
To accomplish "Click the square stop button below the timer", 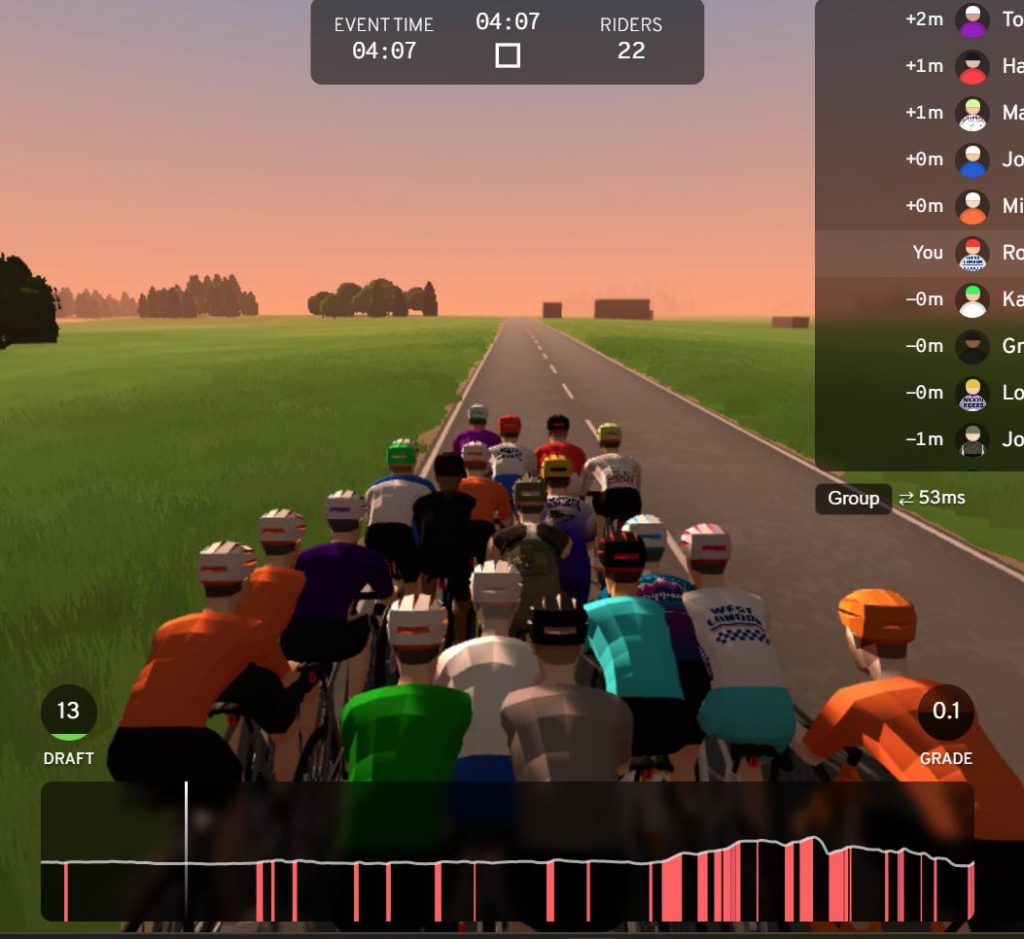I will [507, 56].
